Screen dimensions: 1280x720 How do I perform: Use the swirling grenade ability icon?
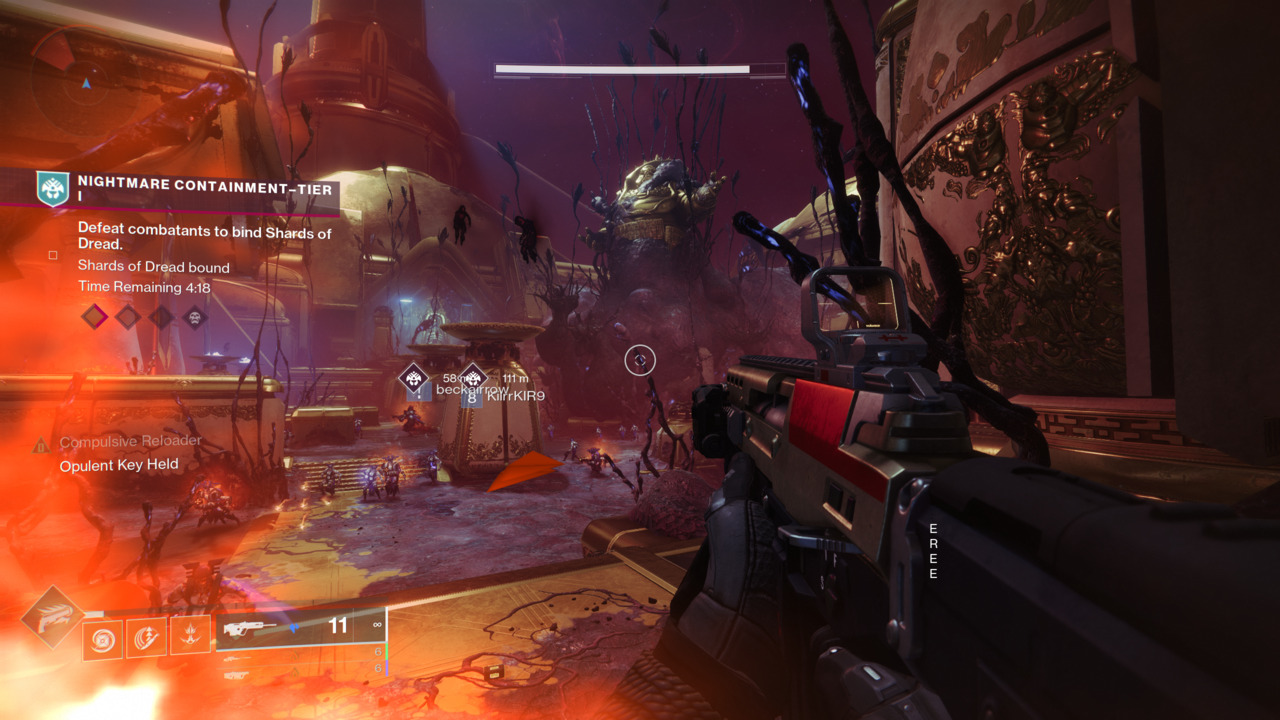pyautogui.click(x=102, y=638)
